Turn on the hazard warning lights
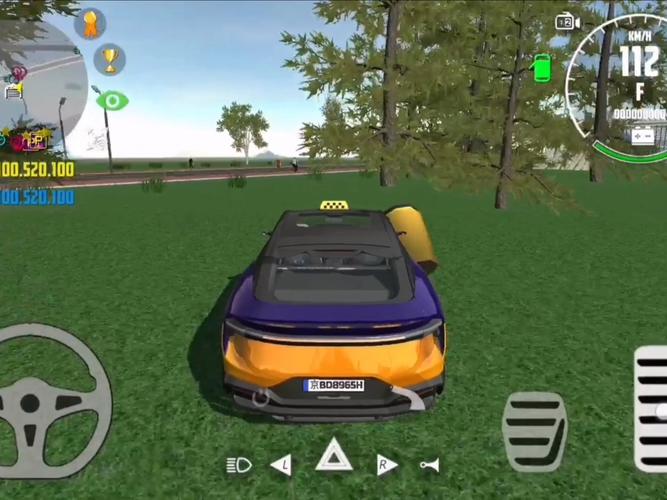 334,457
